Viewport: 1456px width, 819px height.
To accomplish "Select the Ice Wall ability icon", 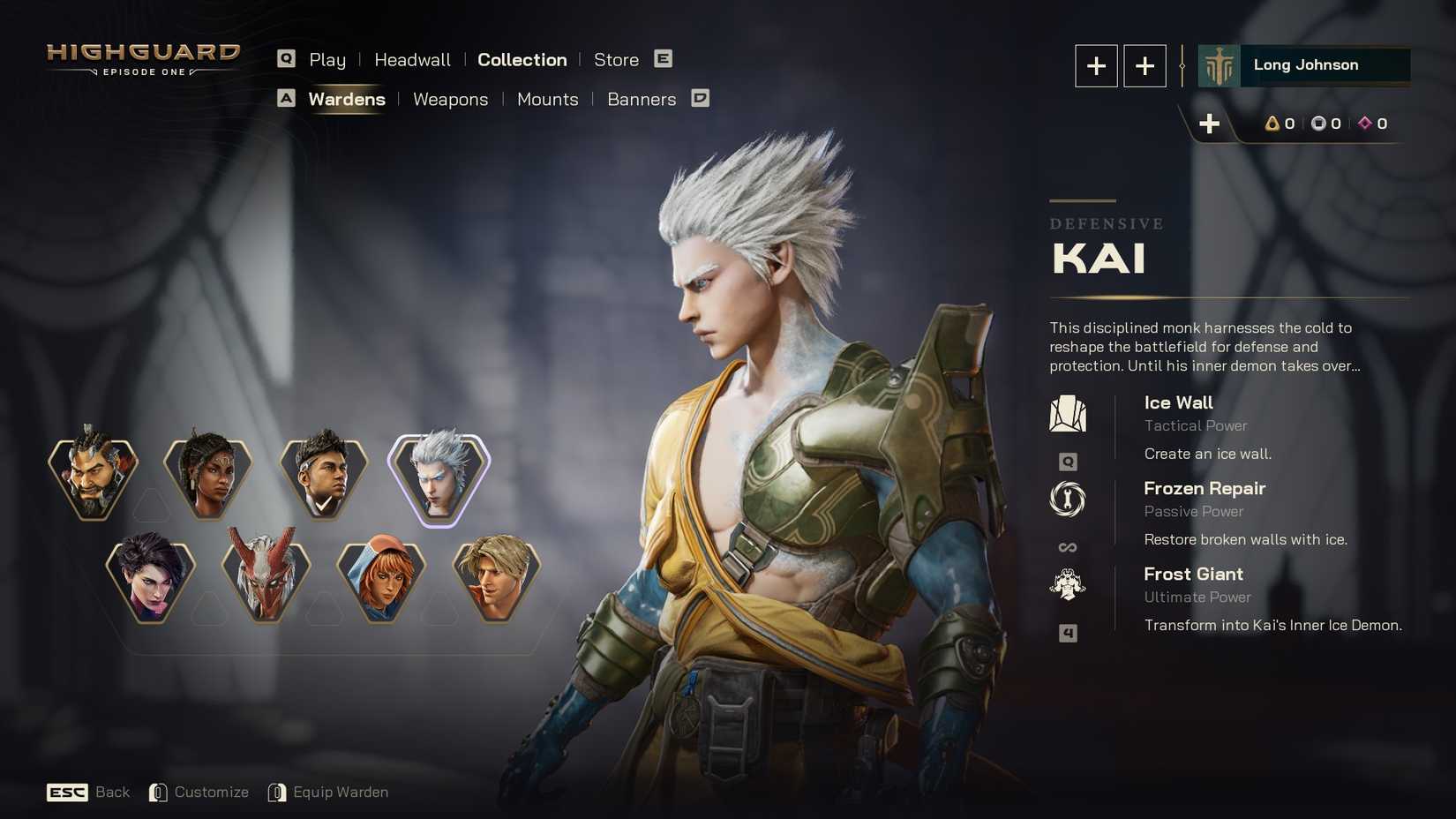I will tap(1068, 412).
